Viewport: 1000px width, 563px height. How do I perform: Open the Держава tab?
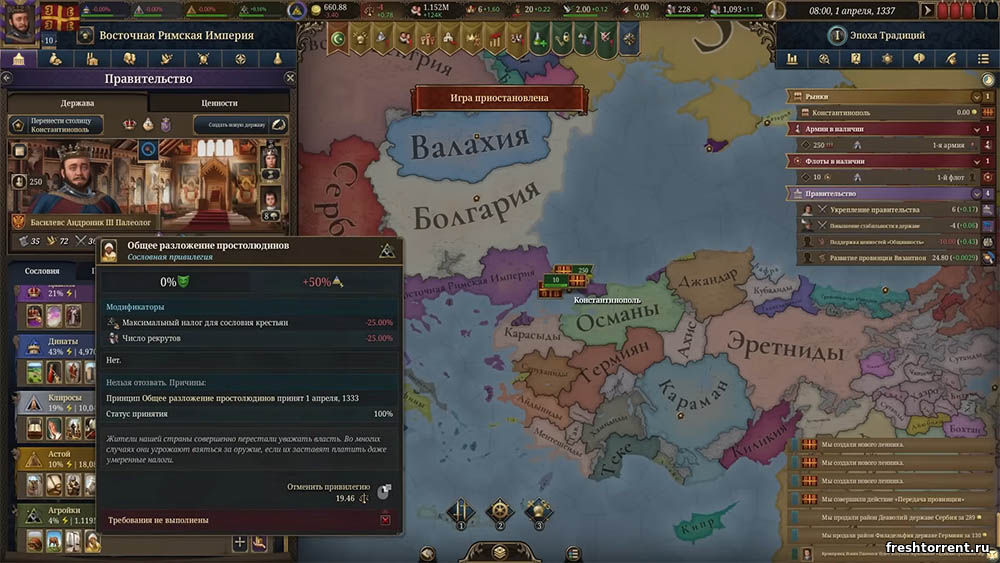[77, 102]
